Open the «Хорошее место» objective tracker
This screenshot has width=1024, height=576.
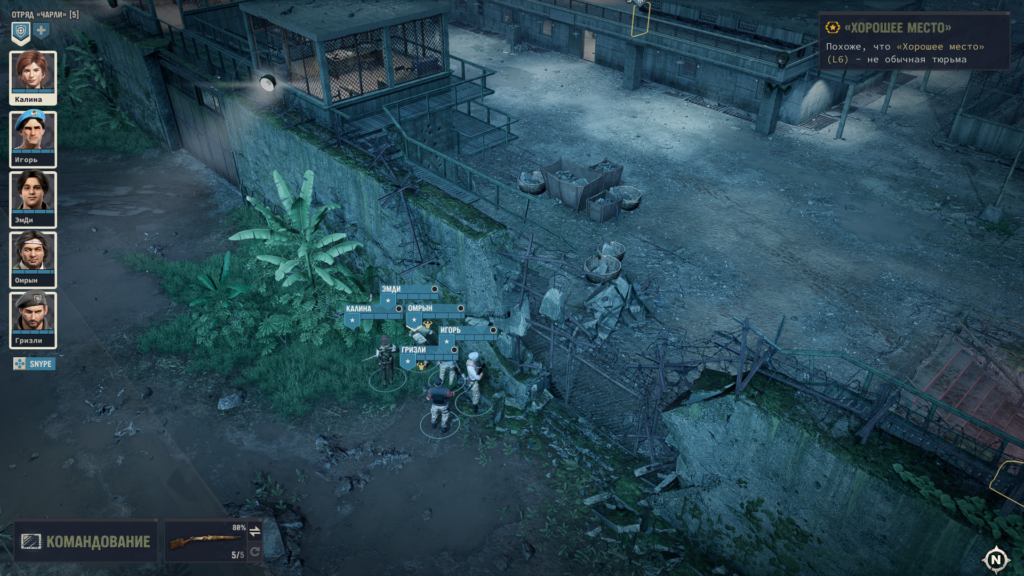[912, 41]
